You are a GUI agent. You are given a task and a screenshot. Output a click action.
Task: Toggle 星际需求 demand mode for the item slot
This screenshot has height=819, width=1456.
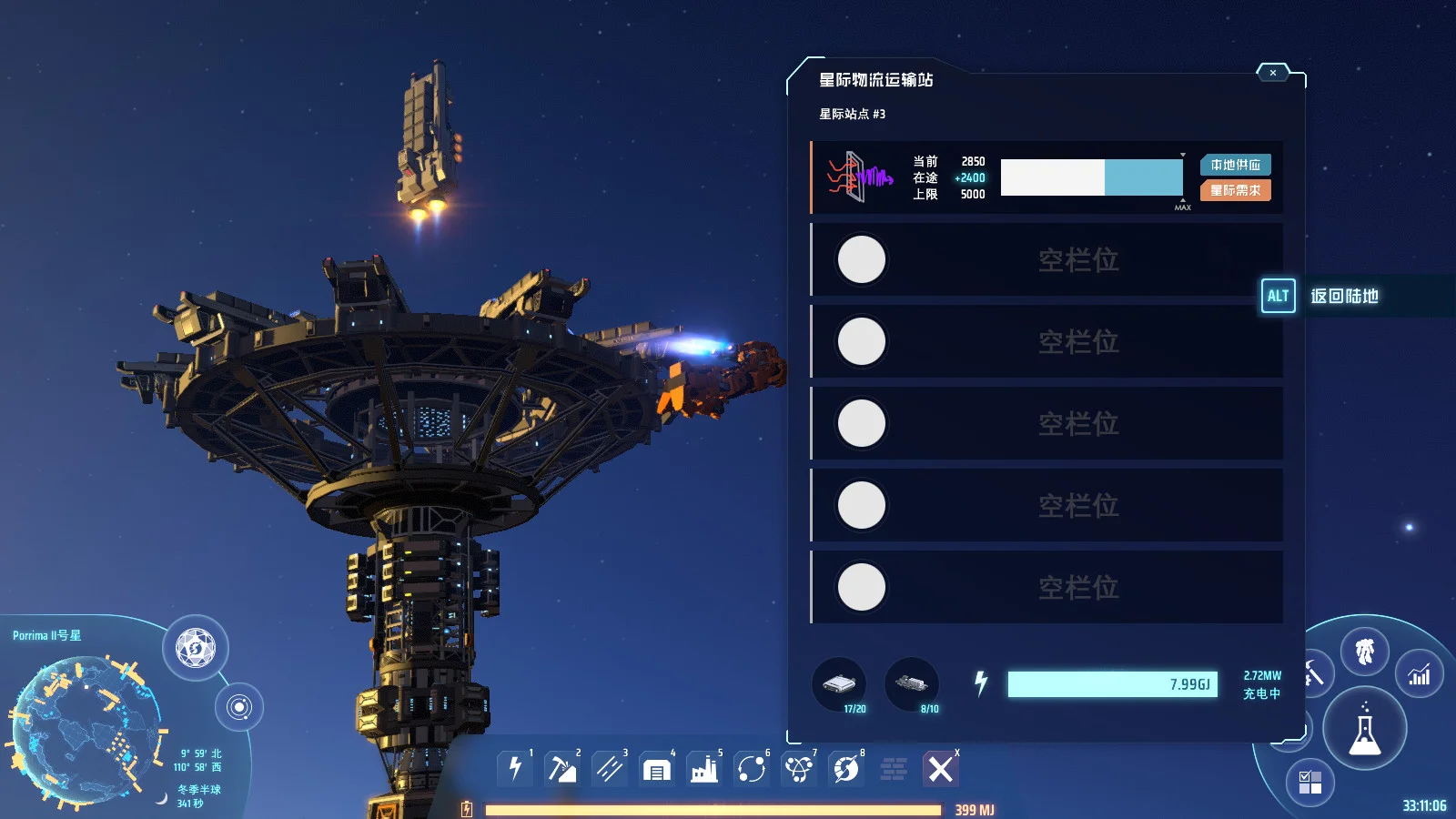pyautogui.click(x=1235, y=191)
